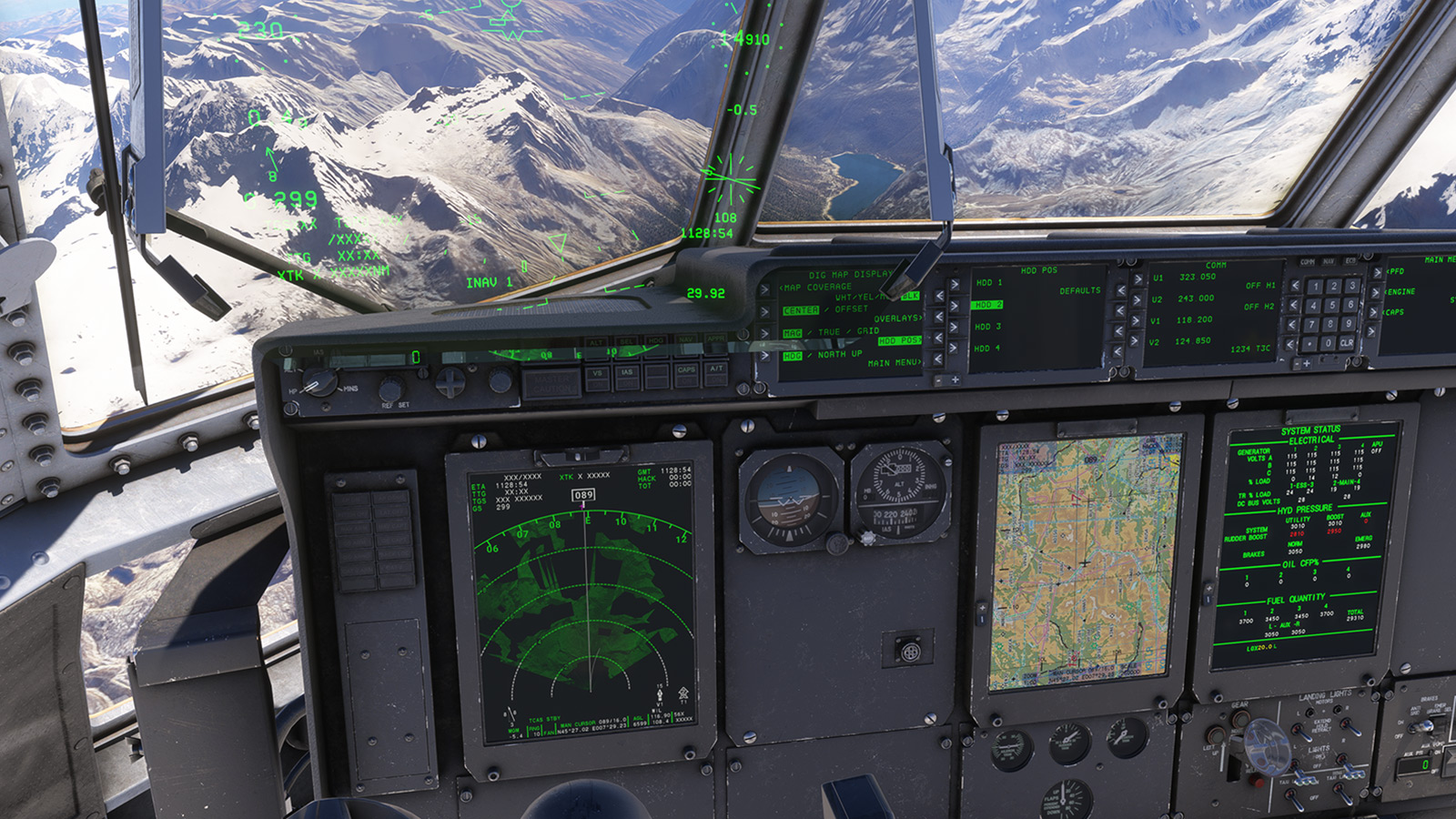Push the Master Caution button
This screenshot has height=819, width=1456.
[551, 384]
